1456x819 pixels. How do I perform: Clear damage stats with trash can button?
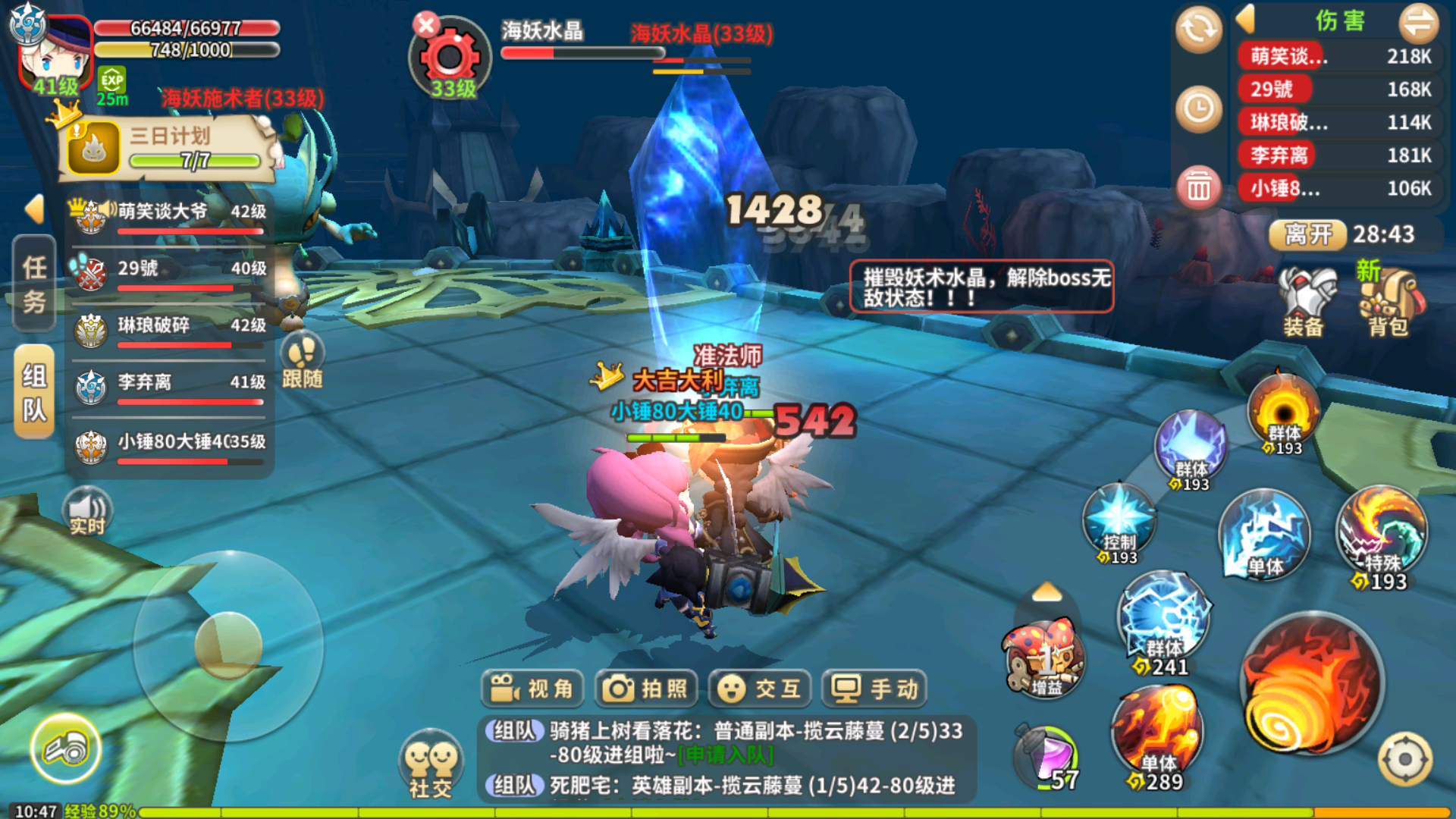tap(1199, 187)
